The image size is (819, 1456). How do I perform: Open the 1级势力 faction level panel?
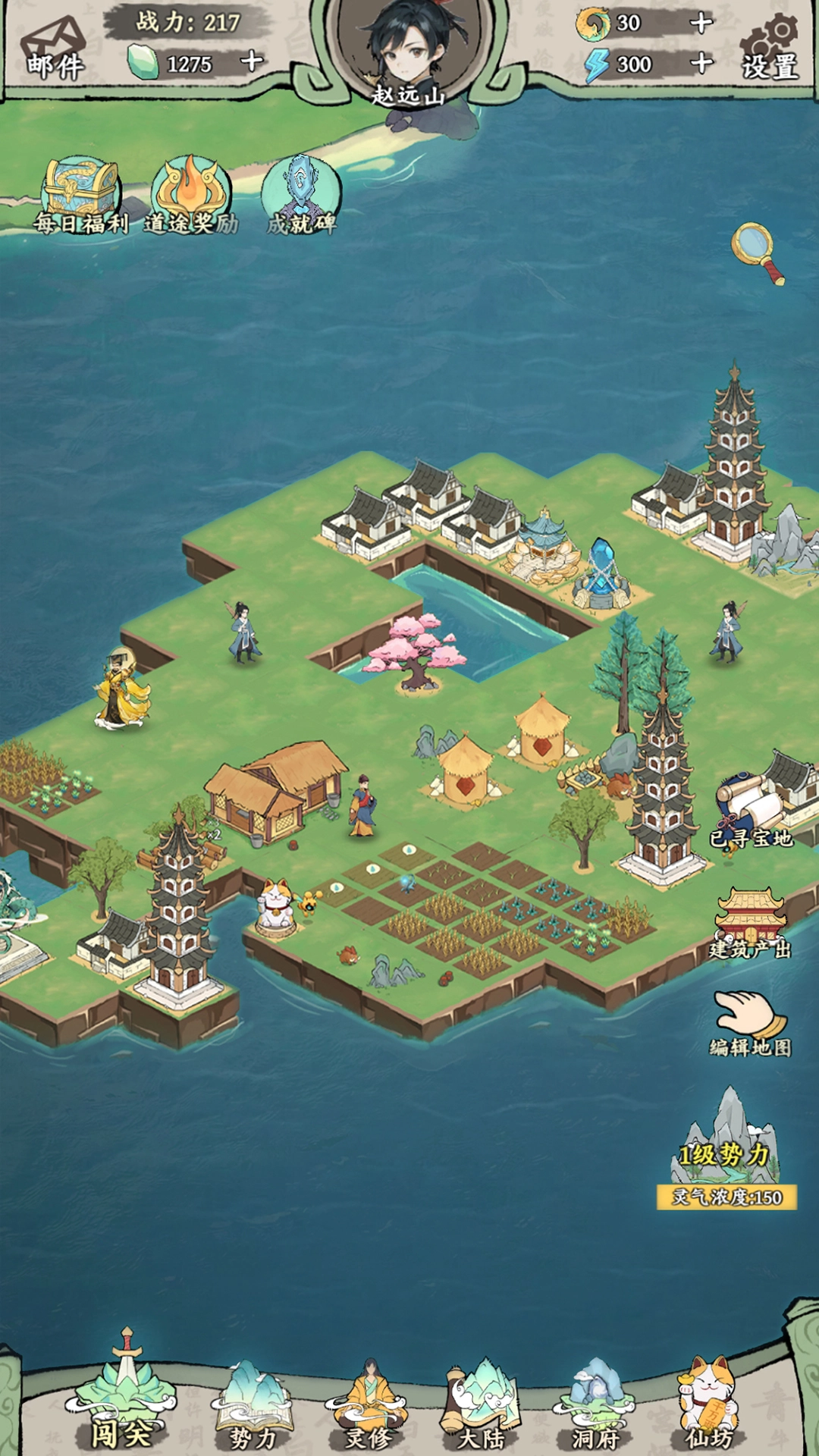[x=726, y=1153]
